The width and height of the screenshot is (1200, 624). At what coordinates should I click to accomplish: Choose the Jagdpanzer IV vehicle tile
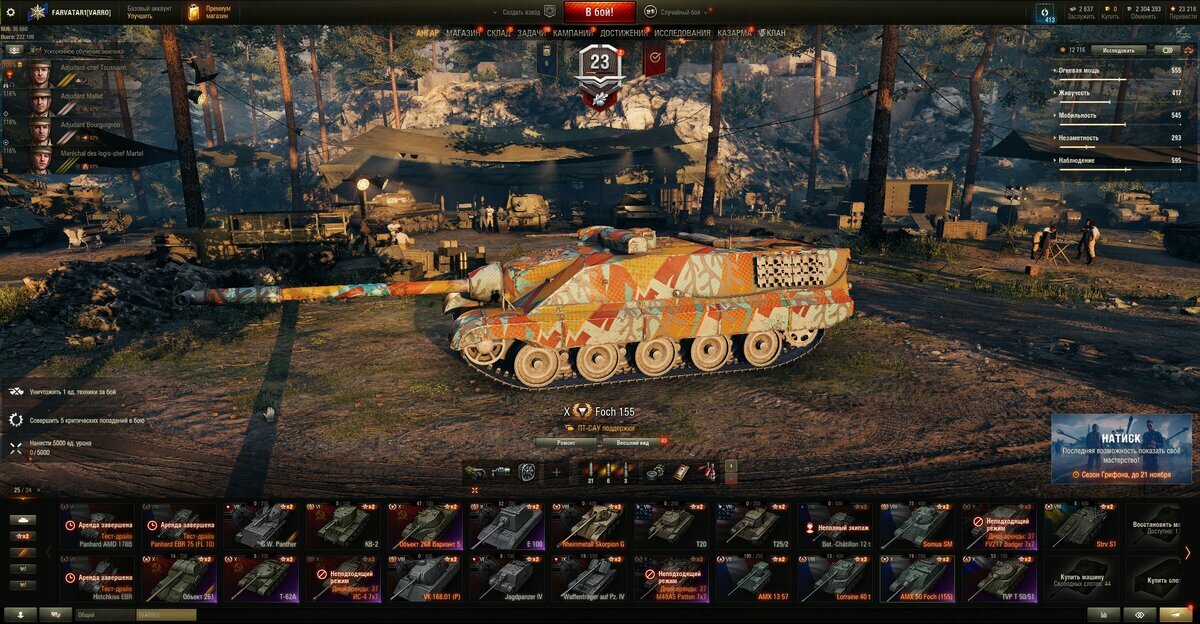click(508, 578)
